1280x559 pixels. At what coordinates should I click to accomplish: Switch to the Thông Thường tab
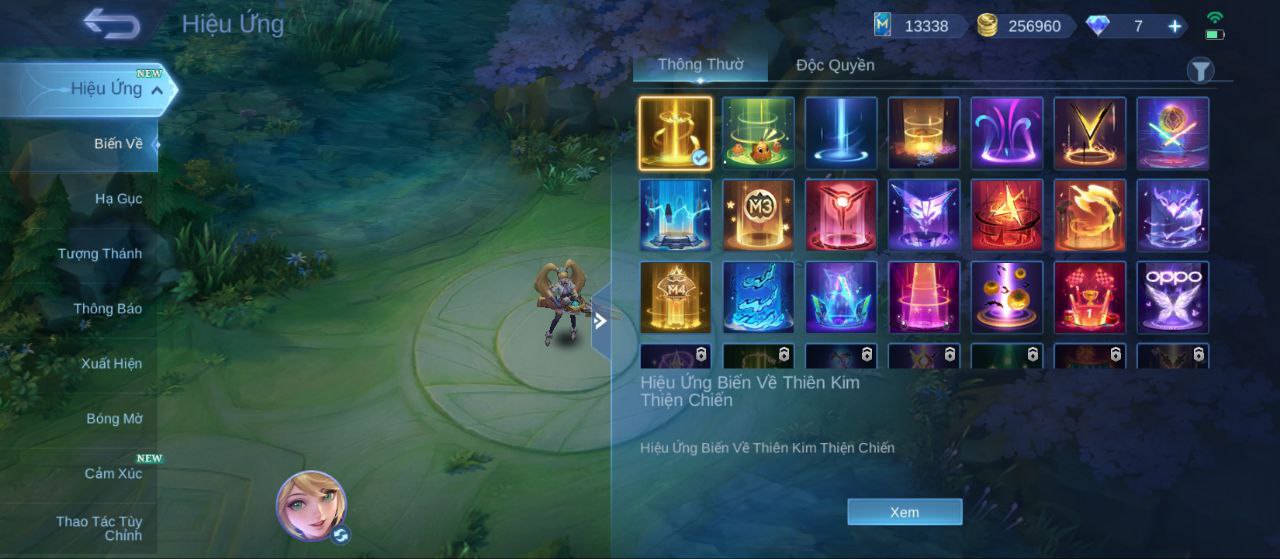point(700,65)
